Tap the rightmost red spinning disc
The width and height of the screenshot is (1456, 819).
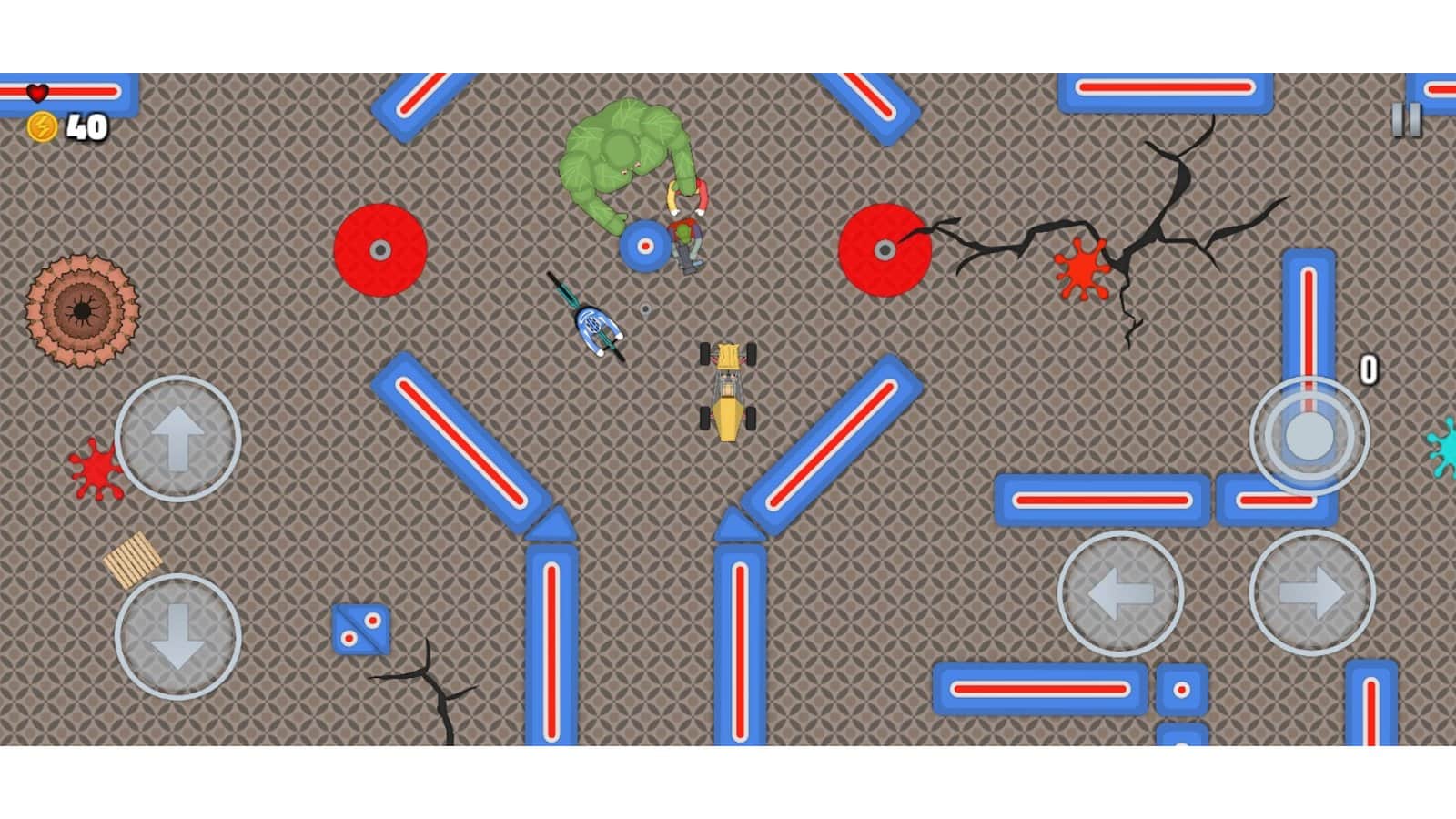click(x=885, y=248)
